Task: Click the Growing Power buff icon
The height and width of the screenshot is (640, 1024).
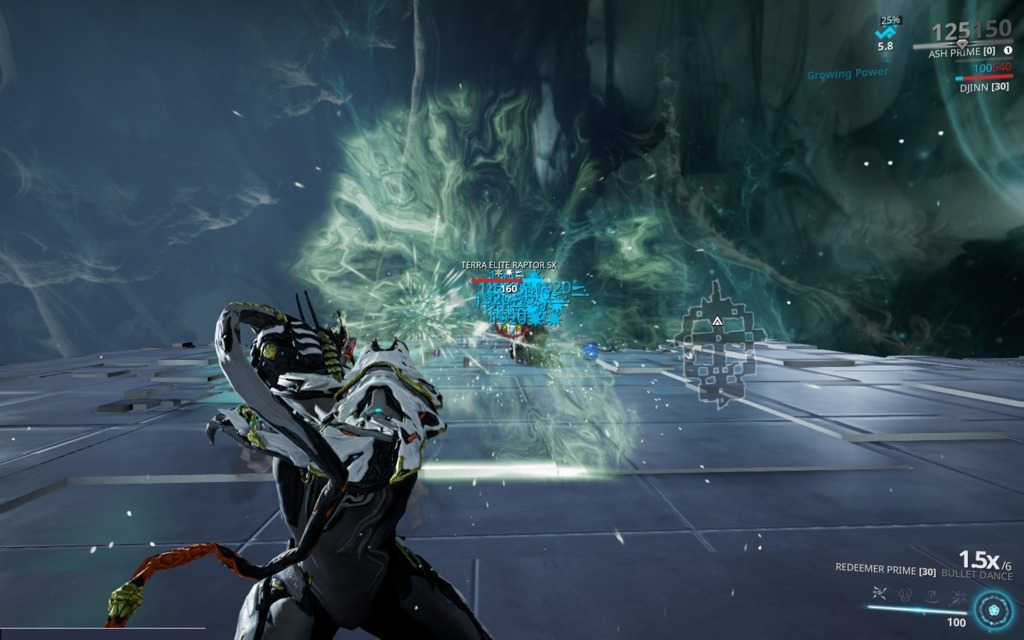Action: coord(886,32)
